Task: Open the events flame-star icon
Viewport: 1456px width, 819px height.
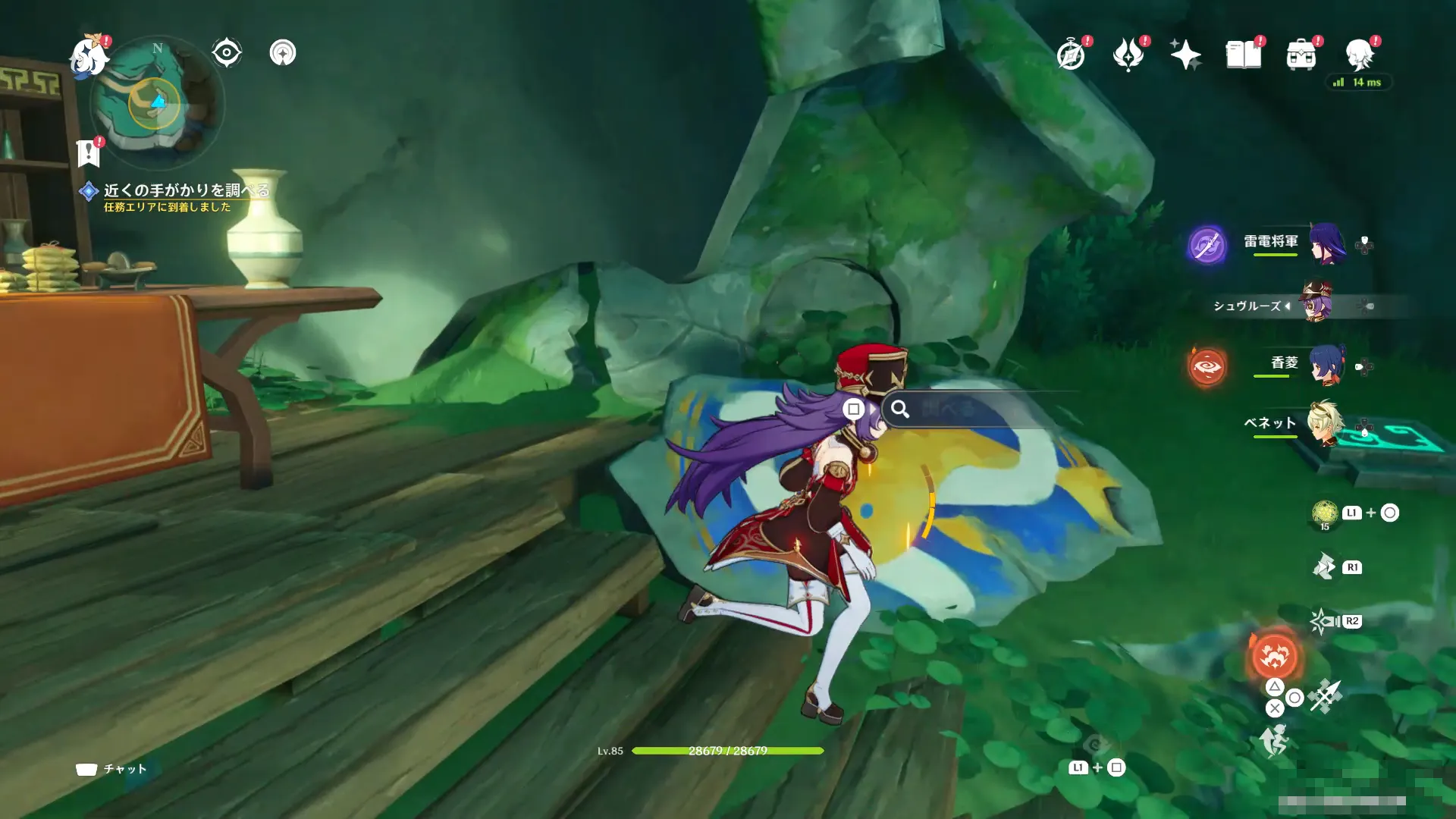Action: click(x=1128, y=55)
